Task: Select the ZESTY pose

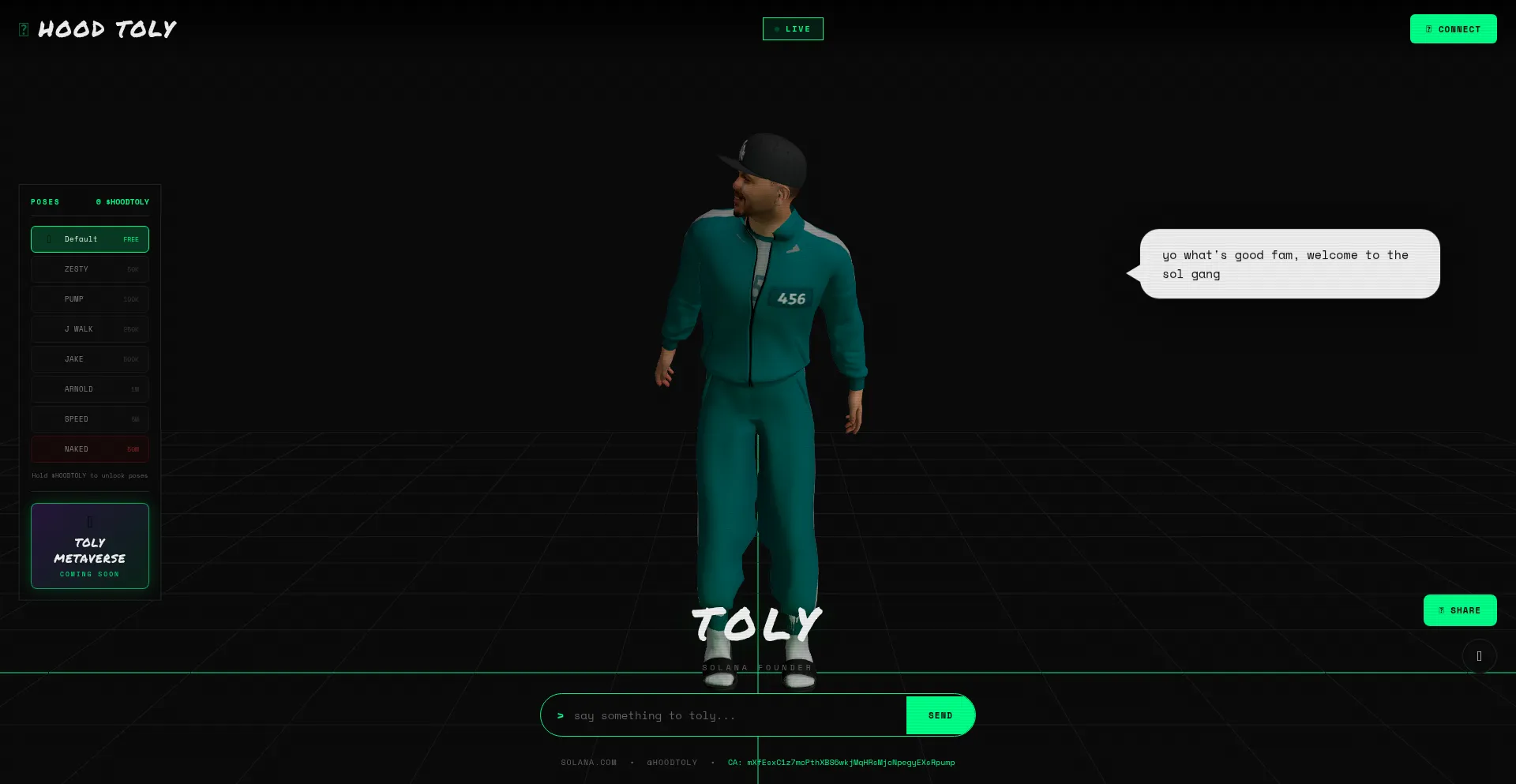Action: (x=89, y=268)
